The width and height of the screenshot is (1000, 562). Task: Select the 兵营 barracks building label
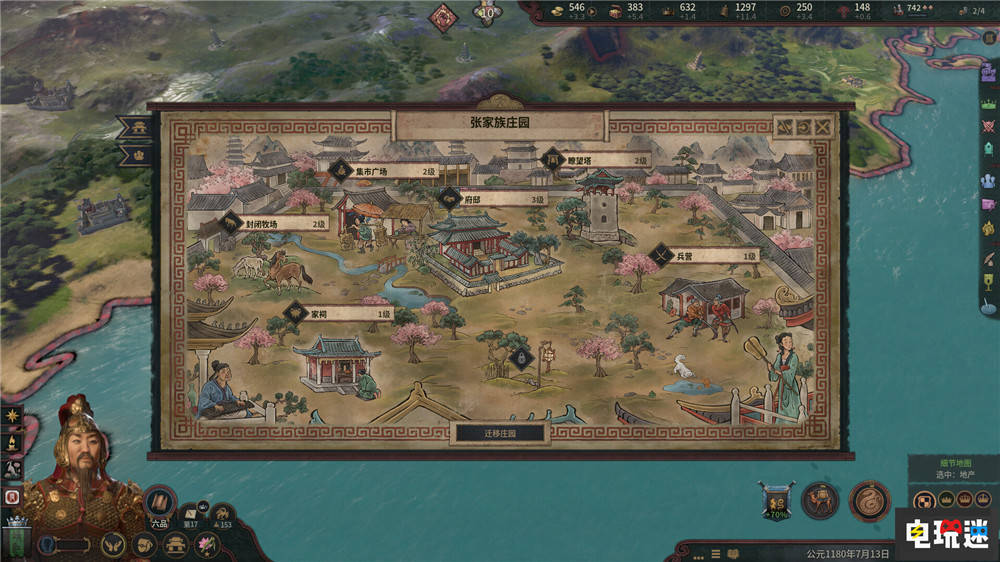click(705, 256)
